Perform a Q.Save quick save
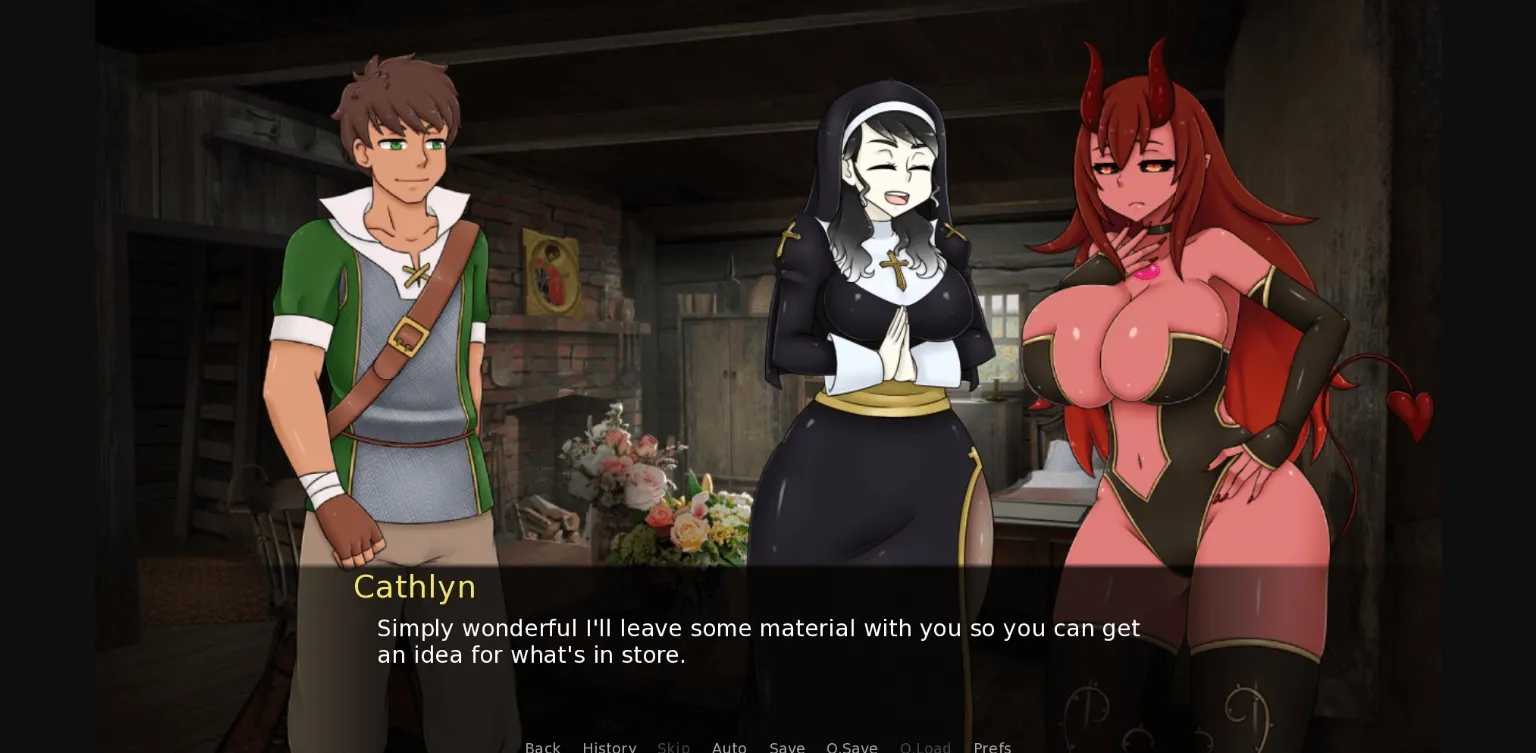This screenshot has height=753, width=1536. point(852,747)
